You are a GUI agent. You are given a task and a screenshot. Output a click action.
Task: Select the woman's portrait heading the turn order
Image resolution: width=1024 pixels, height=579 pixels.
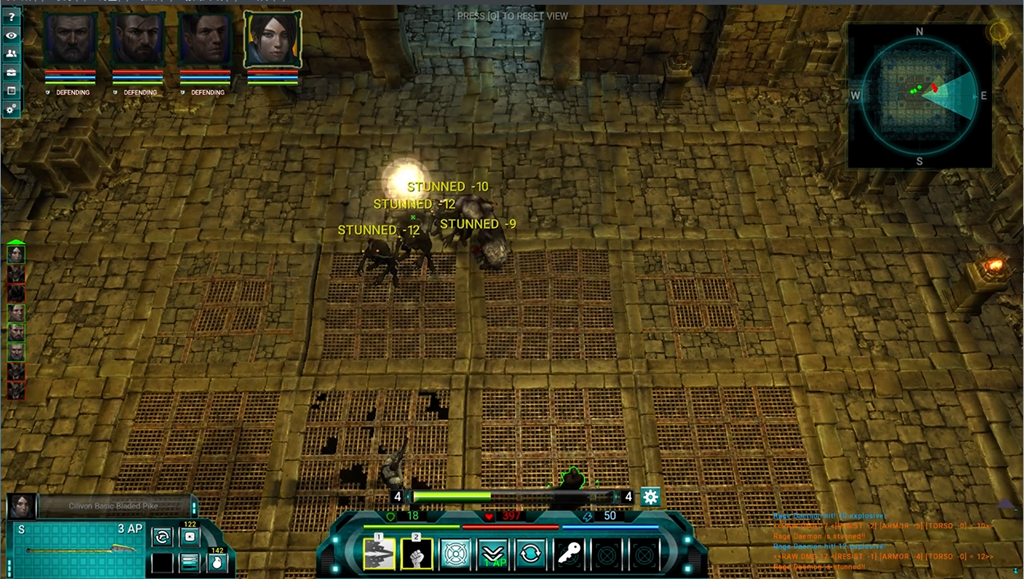16,254
